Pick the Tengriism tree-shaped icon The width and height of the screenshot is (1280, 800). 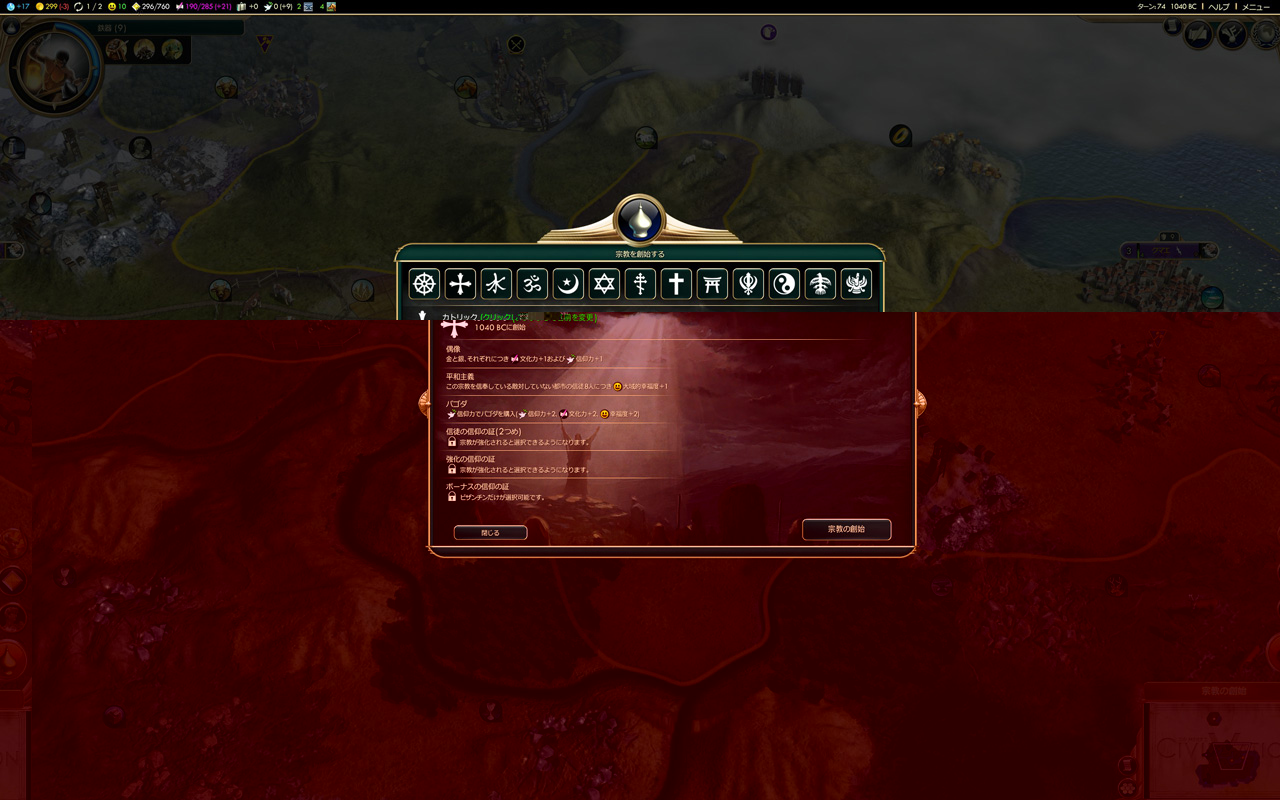tap(820, 284)
